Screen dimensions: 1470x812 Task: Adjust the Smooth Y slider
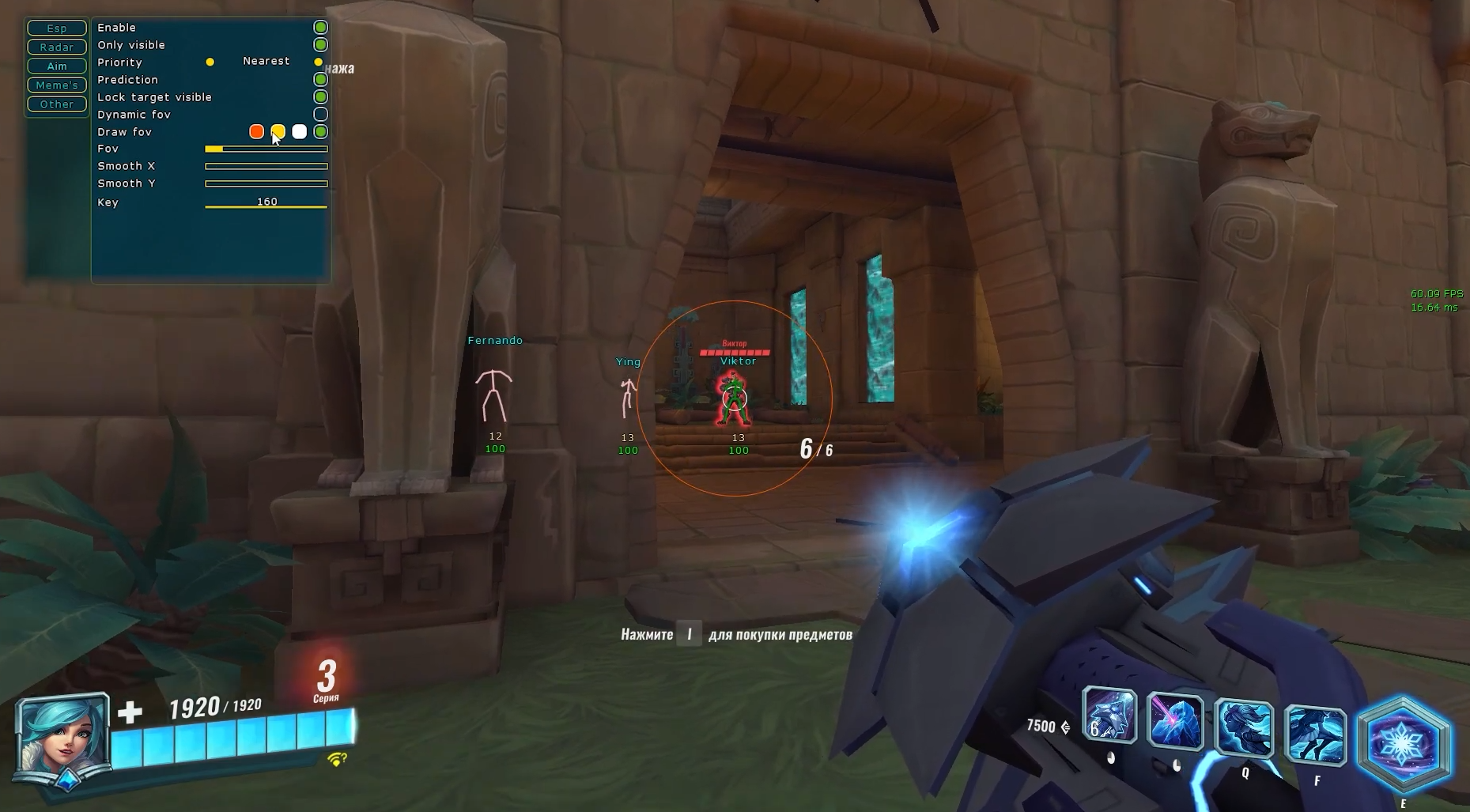[x=266, y=183]
